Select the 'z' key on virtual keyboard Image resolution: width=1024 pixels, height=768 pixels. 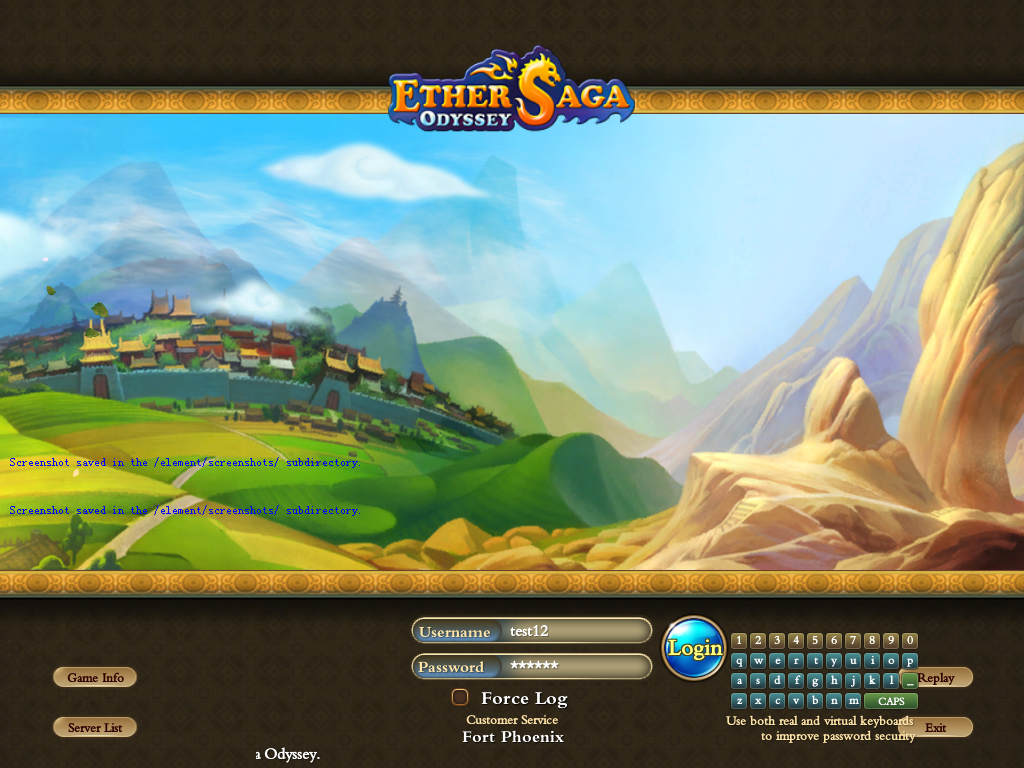[739, 701]
